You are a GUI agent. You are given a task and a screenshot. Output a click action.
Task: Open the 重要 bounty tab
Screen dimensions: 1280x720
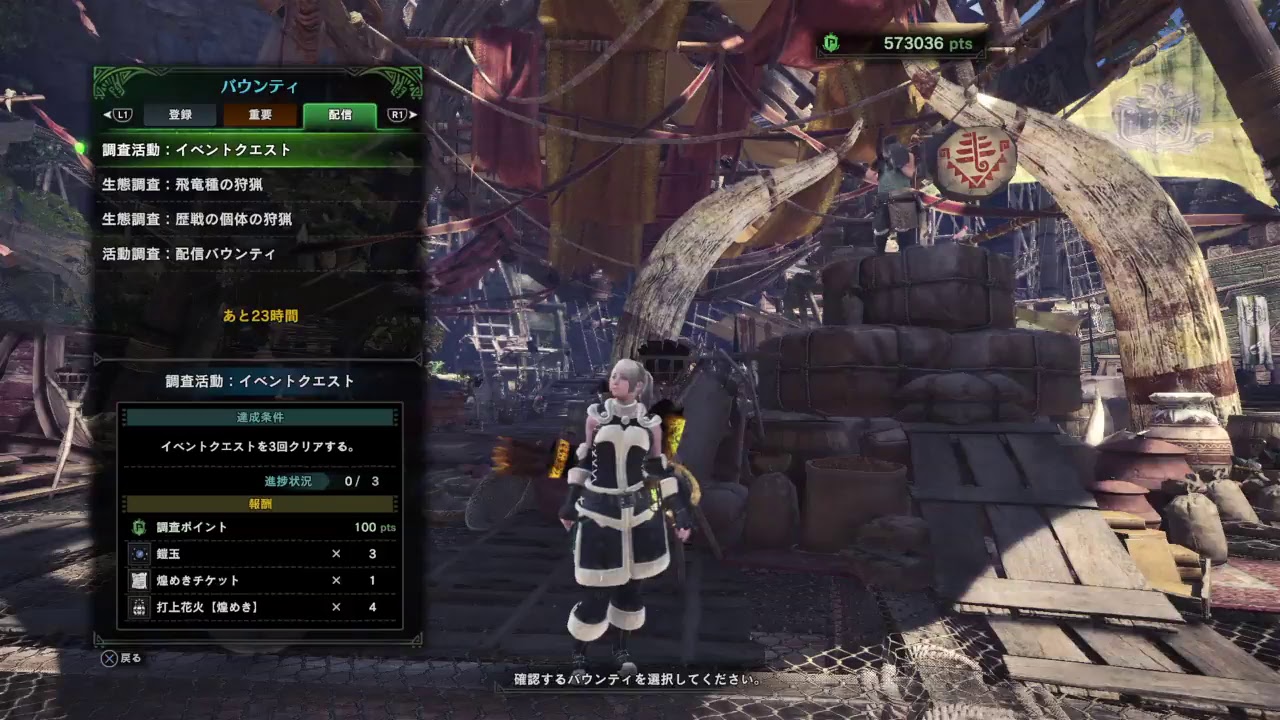260,115
